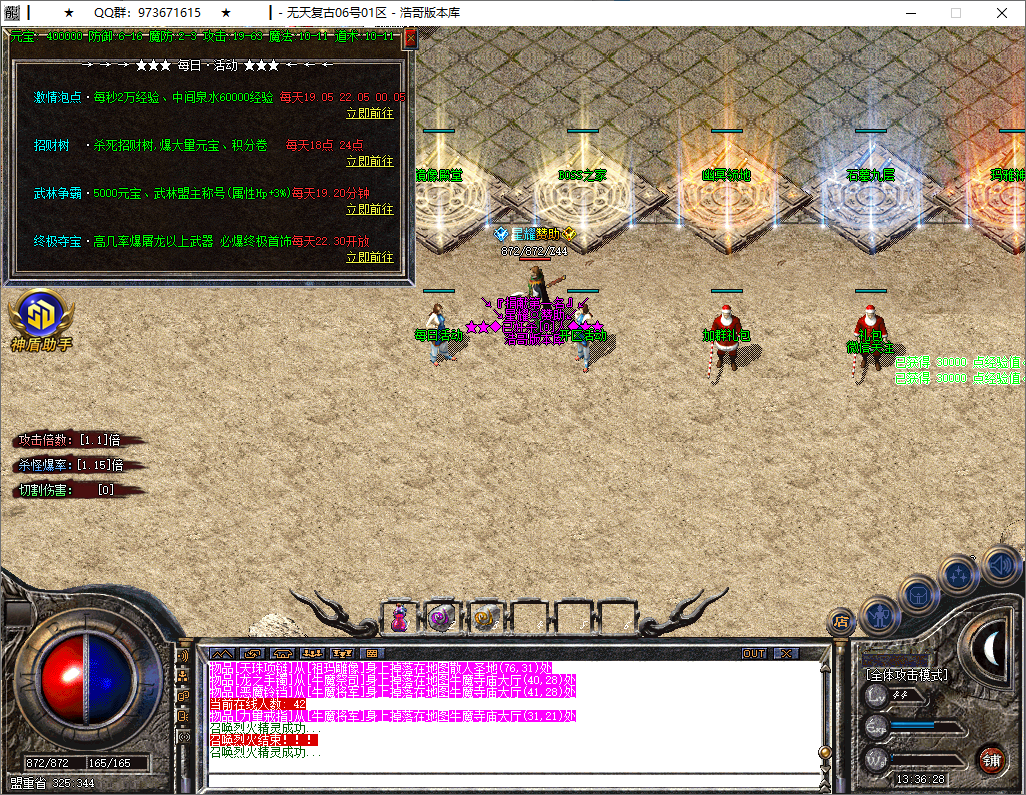Use the orange swirl scroll in belt
This screenshot has width=1026, height=795.
pos(485,619)
